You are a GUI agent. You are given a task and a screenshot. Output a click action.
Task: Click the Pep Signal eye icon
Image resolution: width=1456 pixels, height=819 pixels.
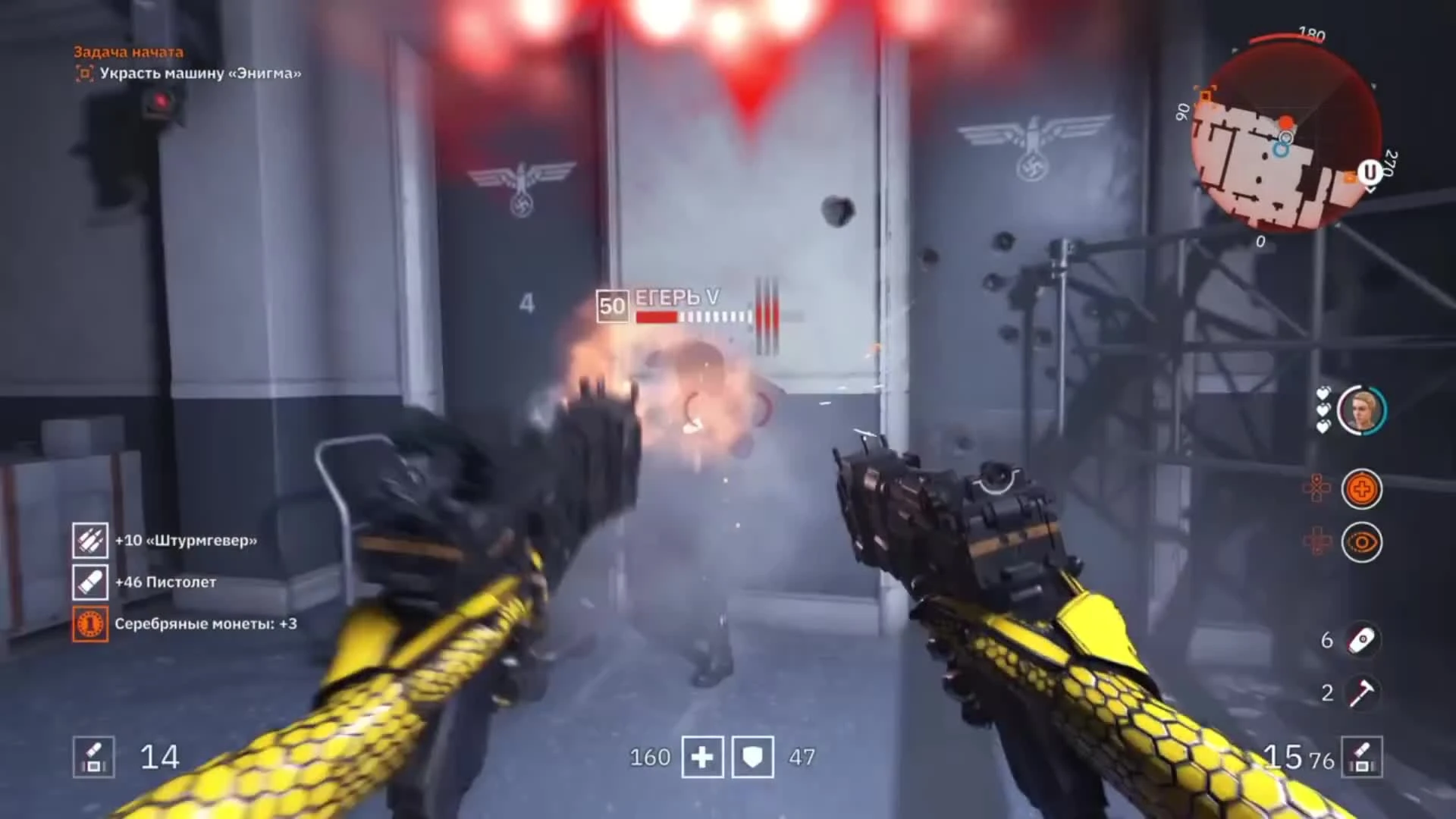point(1363,541)
